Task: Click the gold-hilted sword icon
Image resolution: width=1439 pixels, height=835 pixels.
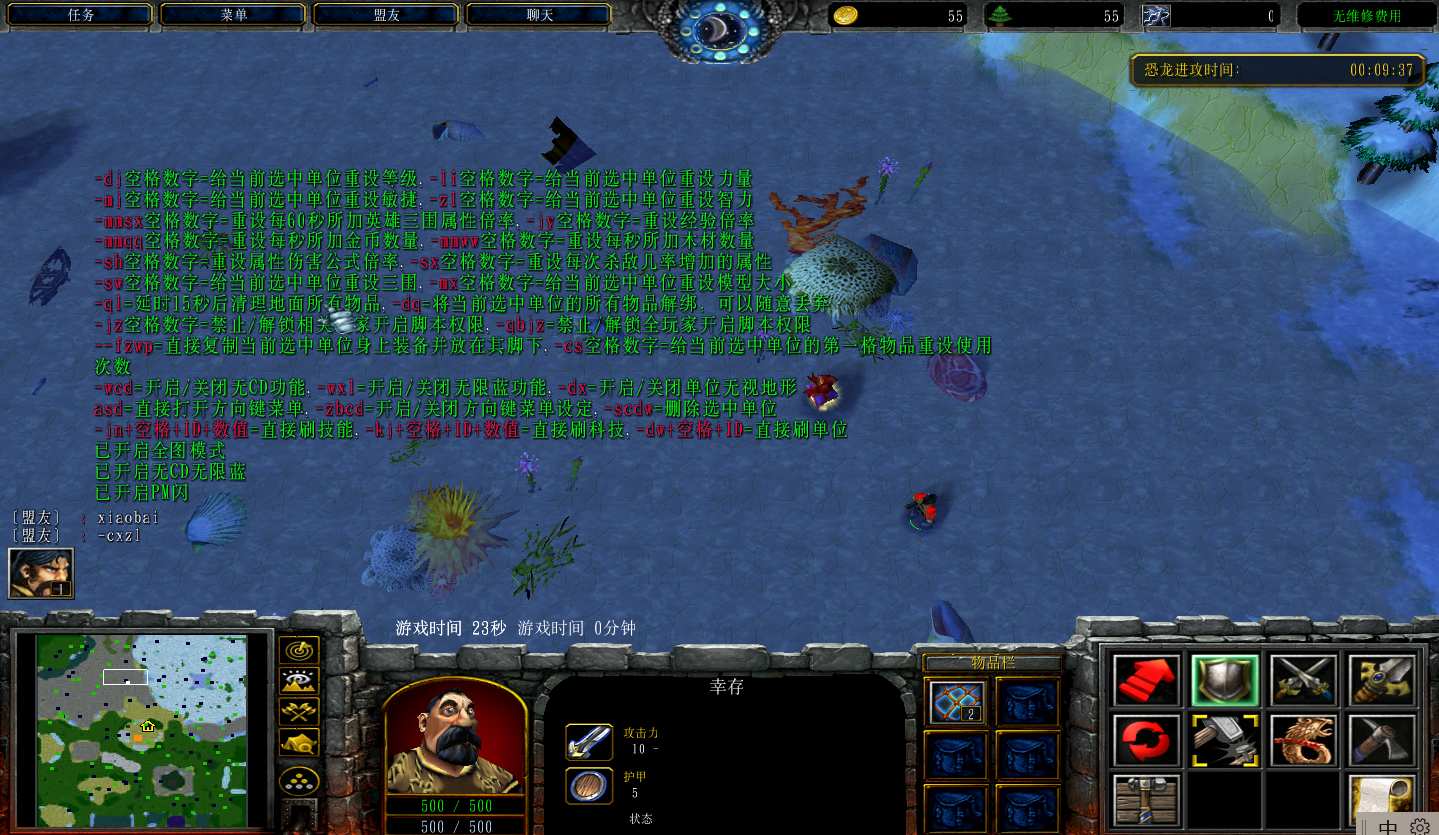Action: pos(1382,680)
